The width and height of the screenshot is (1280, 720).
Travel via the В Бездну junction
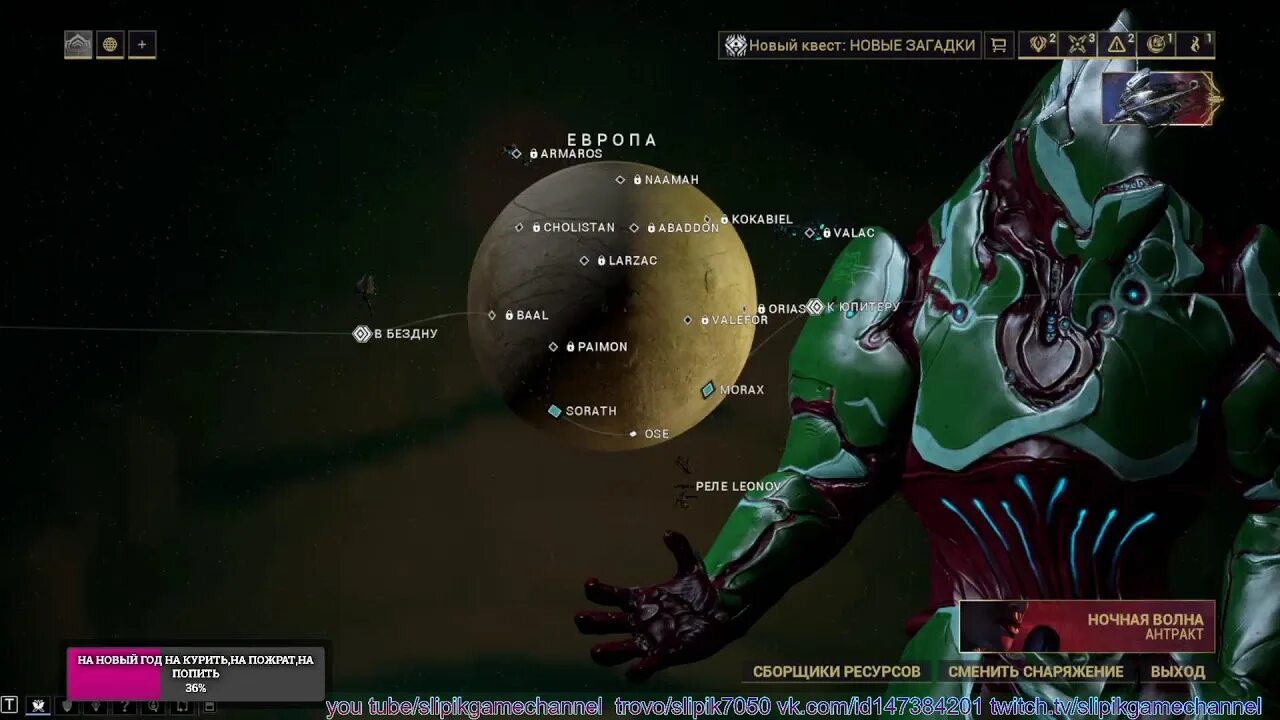pyautogui.click(x=363, y=334)
